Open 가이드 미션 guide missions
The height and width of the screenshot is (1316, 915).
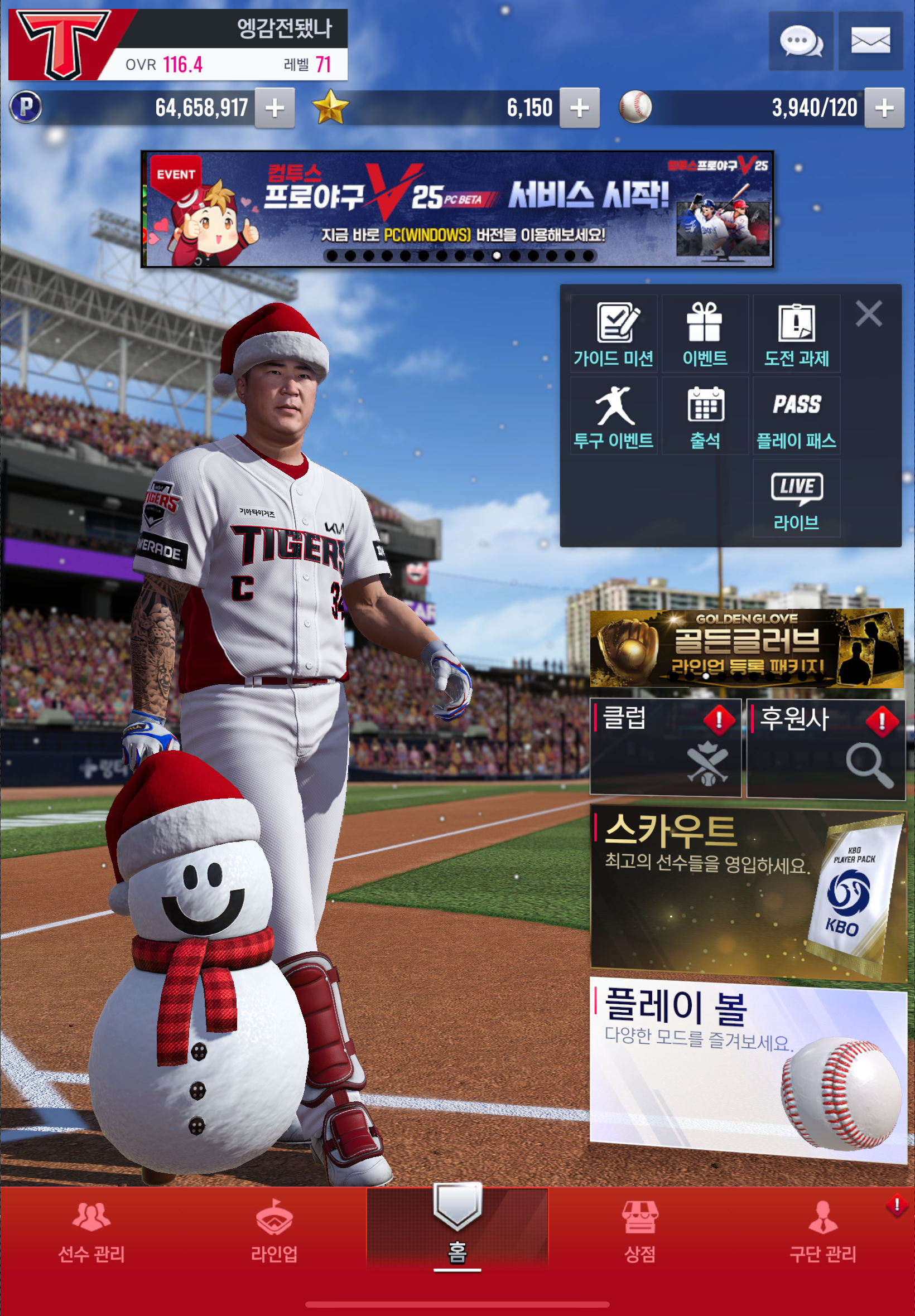pos(613,334)
